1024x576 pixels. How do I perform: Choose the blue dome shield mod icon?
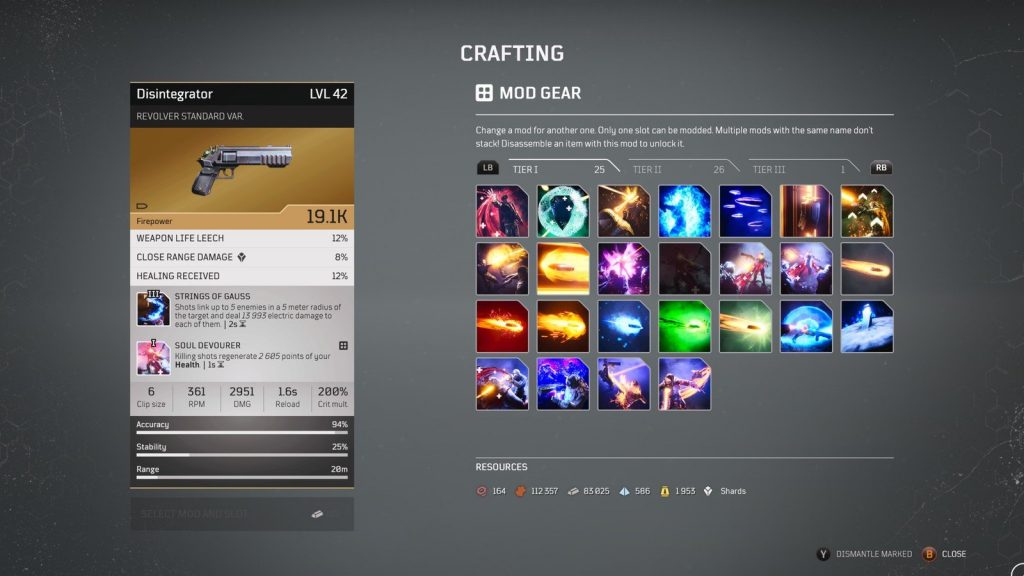click(806, 327)
